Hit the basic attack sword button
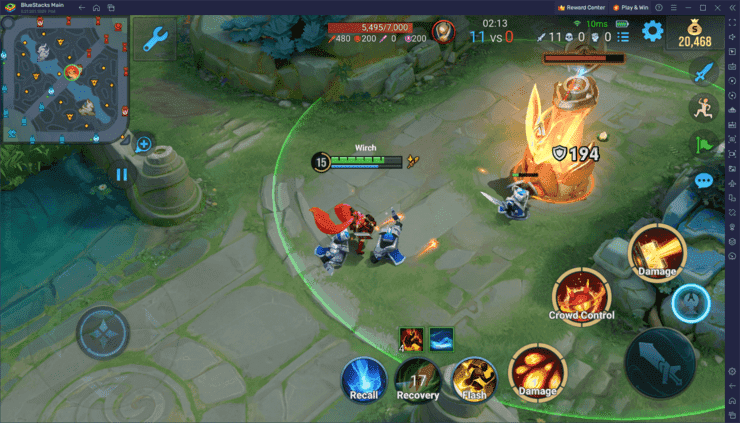 (x=660, y=359)
